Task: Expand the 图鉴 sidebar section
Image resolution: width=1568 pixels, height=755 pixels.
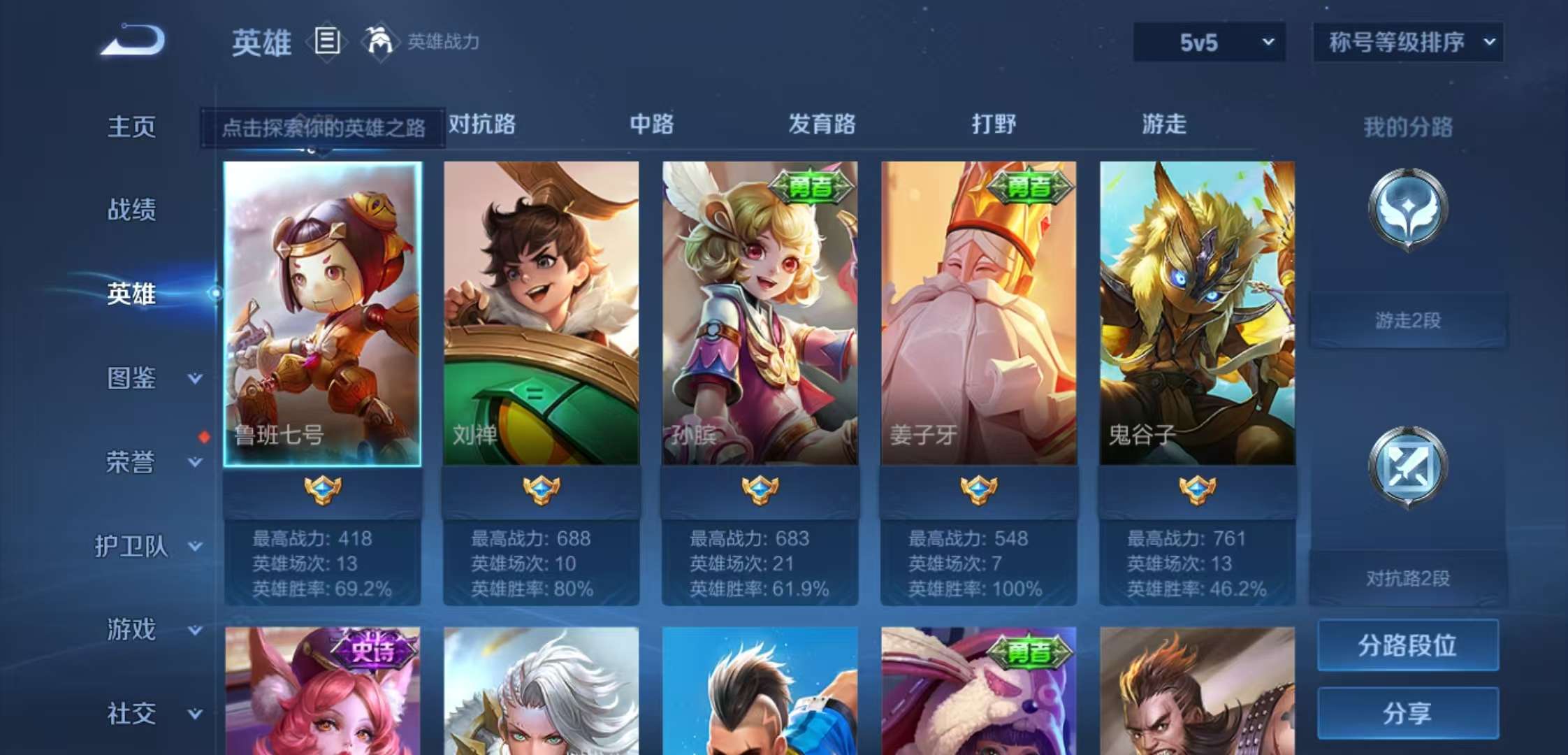Action: click(x=140, y=377)
